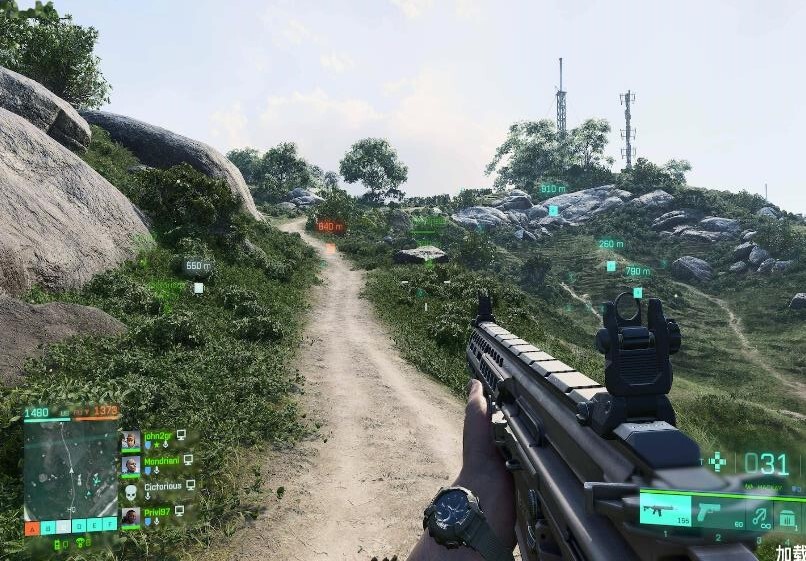Click the objective F flag indicator
Viewport: 806px width, 561px height.
tap(110, 525)
